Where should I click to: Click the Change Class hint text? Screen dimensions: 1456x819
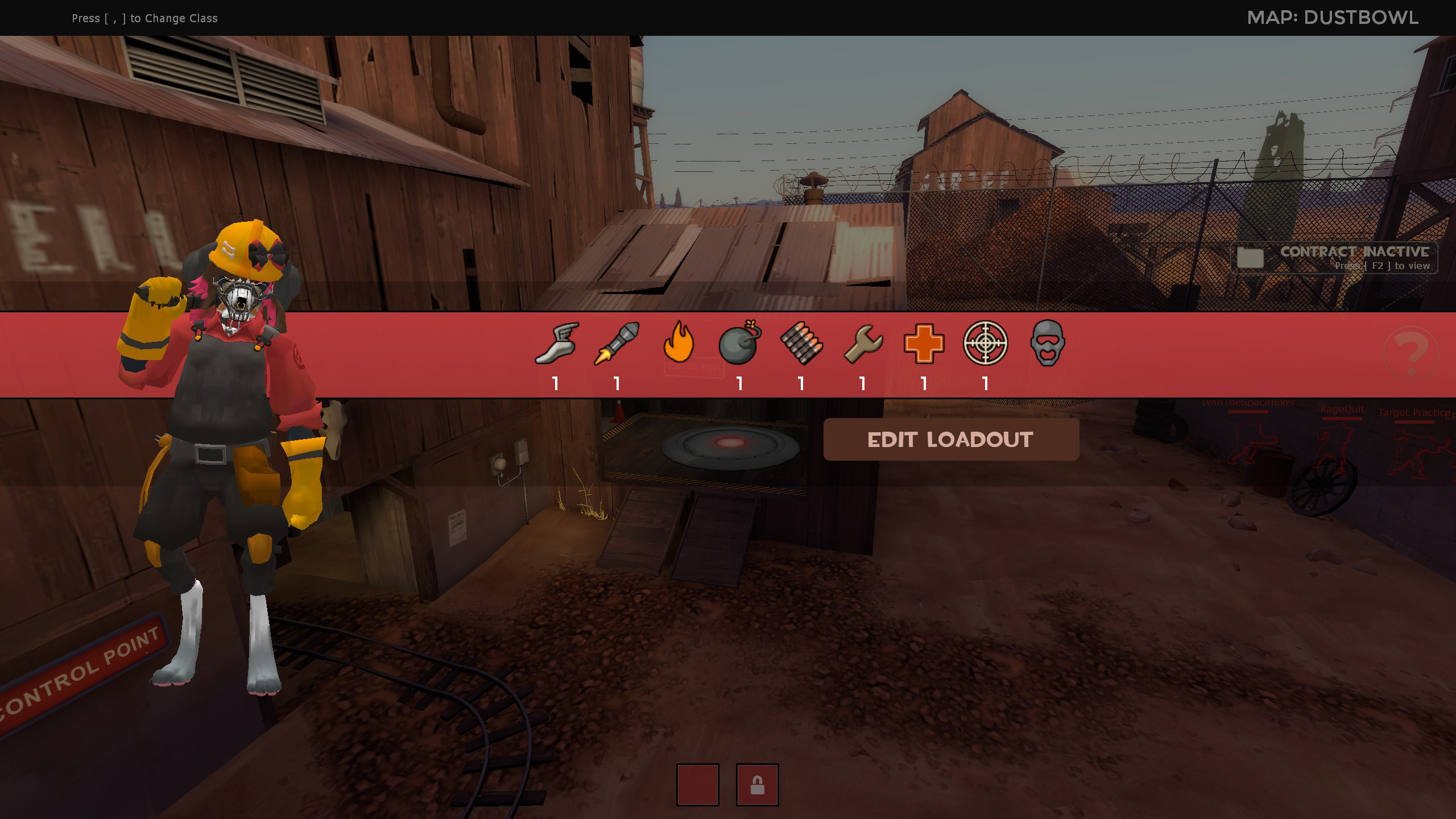(x=144, y=18)
